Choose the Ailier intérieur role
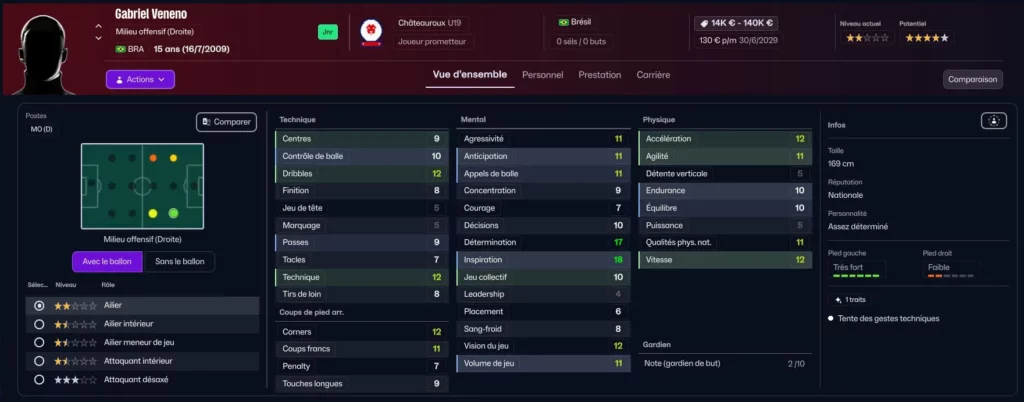 tap(39, 324)
